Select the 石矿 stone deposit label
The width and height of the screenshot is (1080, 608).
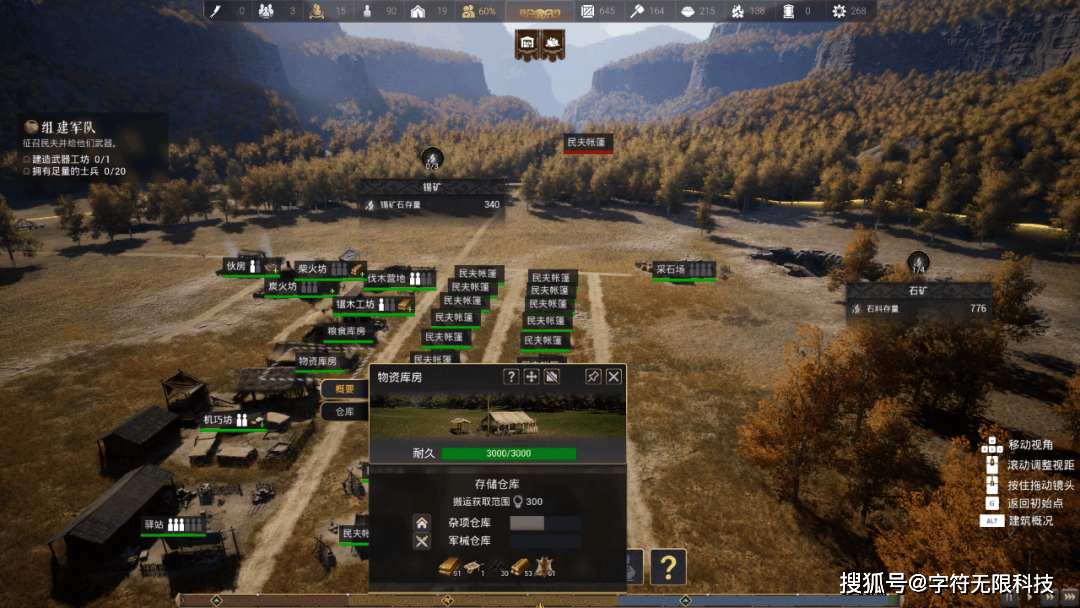[919, 291]
